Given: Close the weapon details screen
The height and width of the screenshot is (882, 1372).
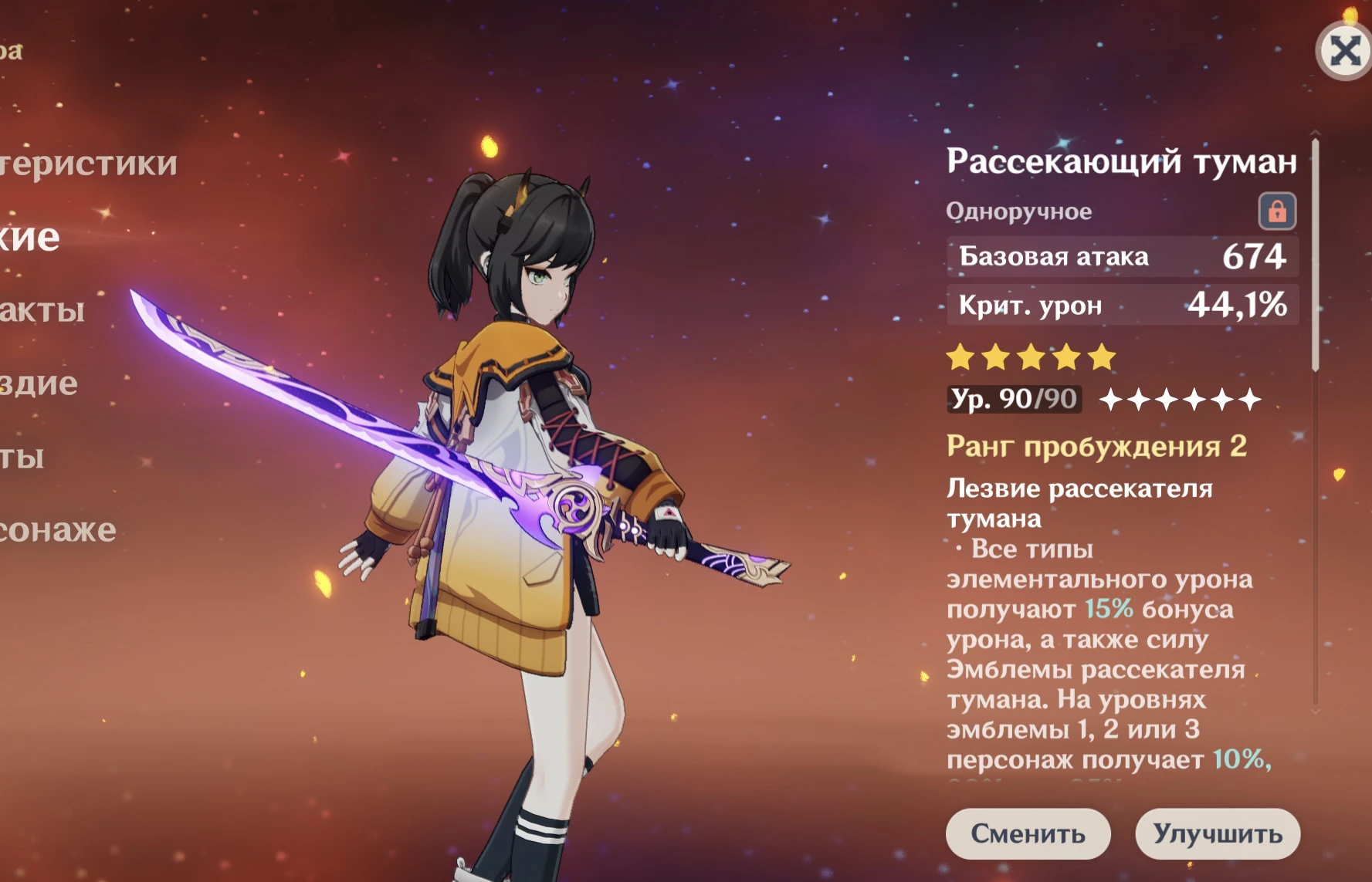Looking at the screenshot, I should (x=1344, y=52).
